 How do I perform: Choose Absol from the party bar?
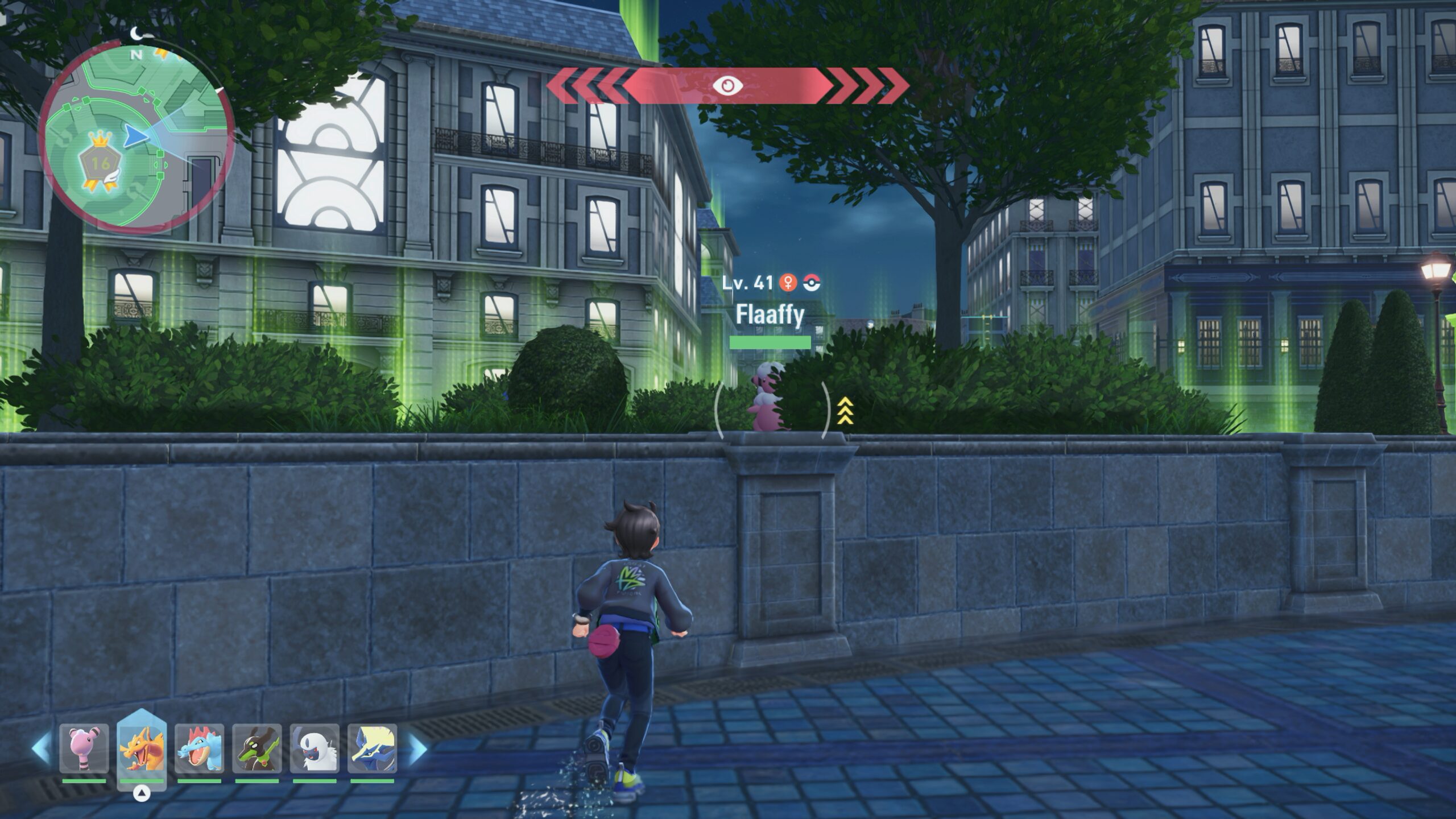click(x=315, y=748)
